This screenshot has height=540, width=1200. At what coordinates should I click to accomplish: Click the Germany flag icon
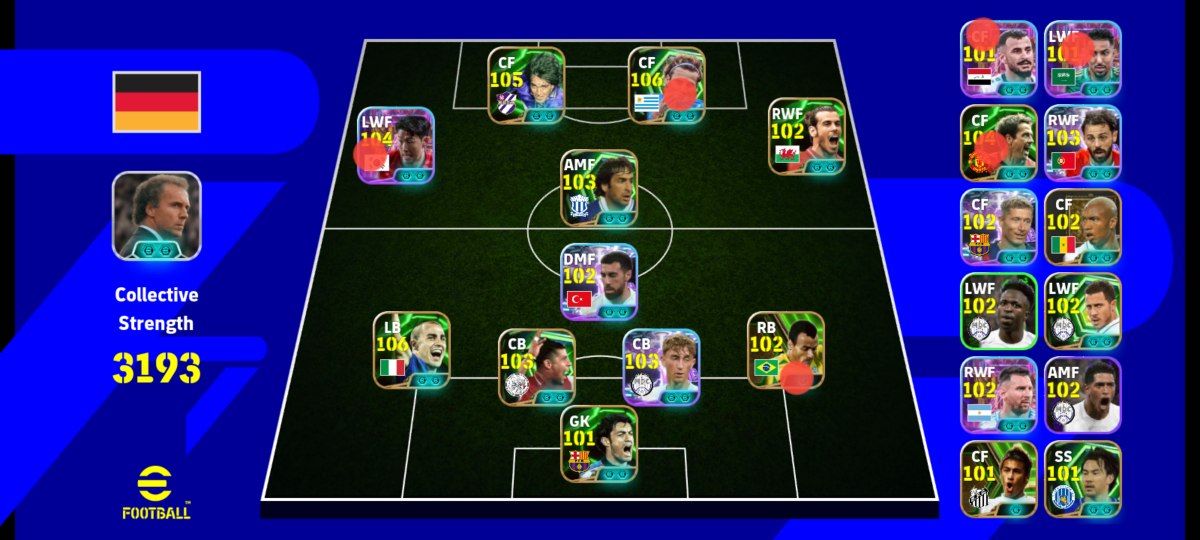click(x=156, y=102)
